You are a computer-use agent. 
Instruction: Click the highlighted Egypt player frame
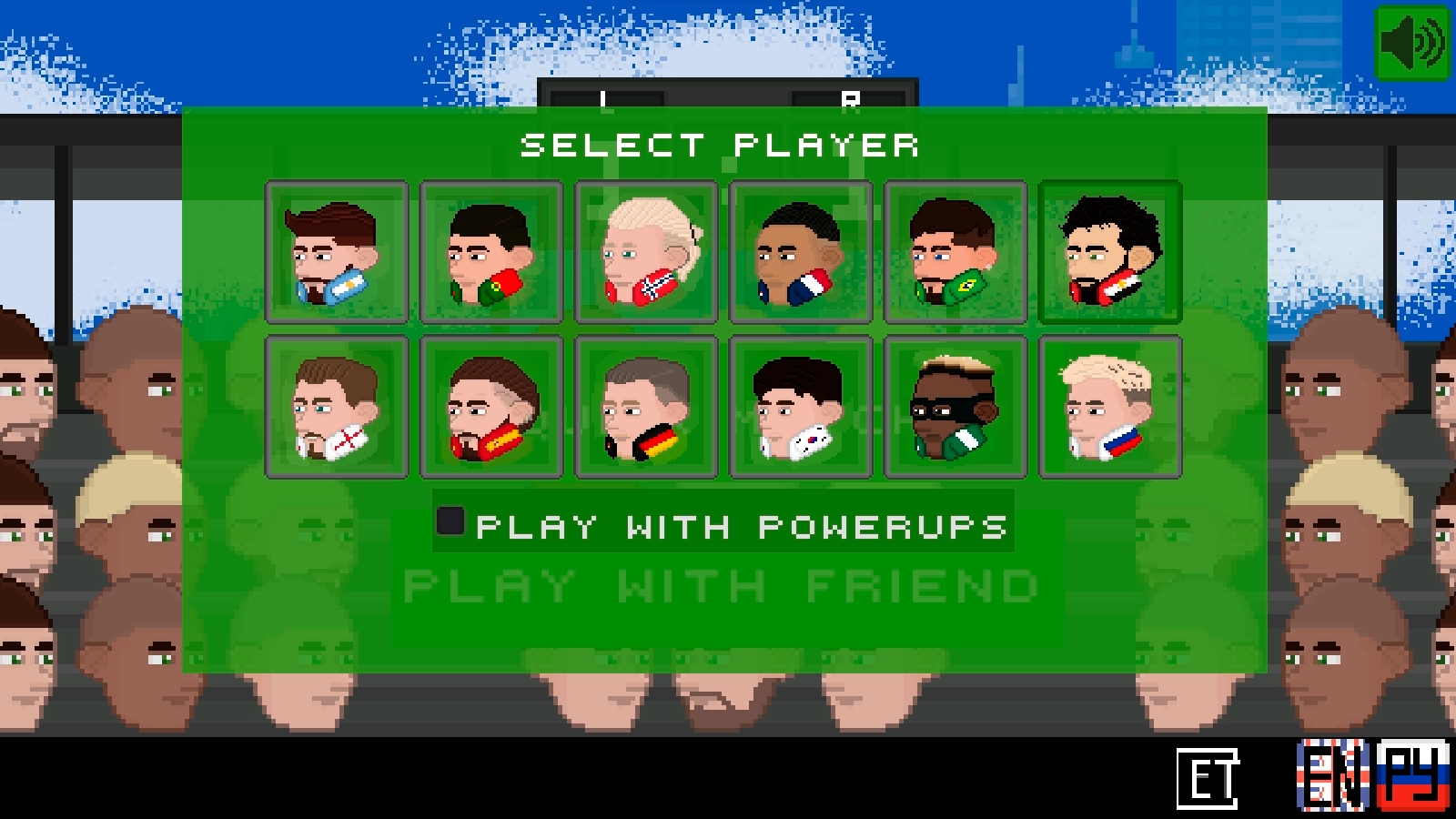point(1108,254)
